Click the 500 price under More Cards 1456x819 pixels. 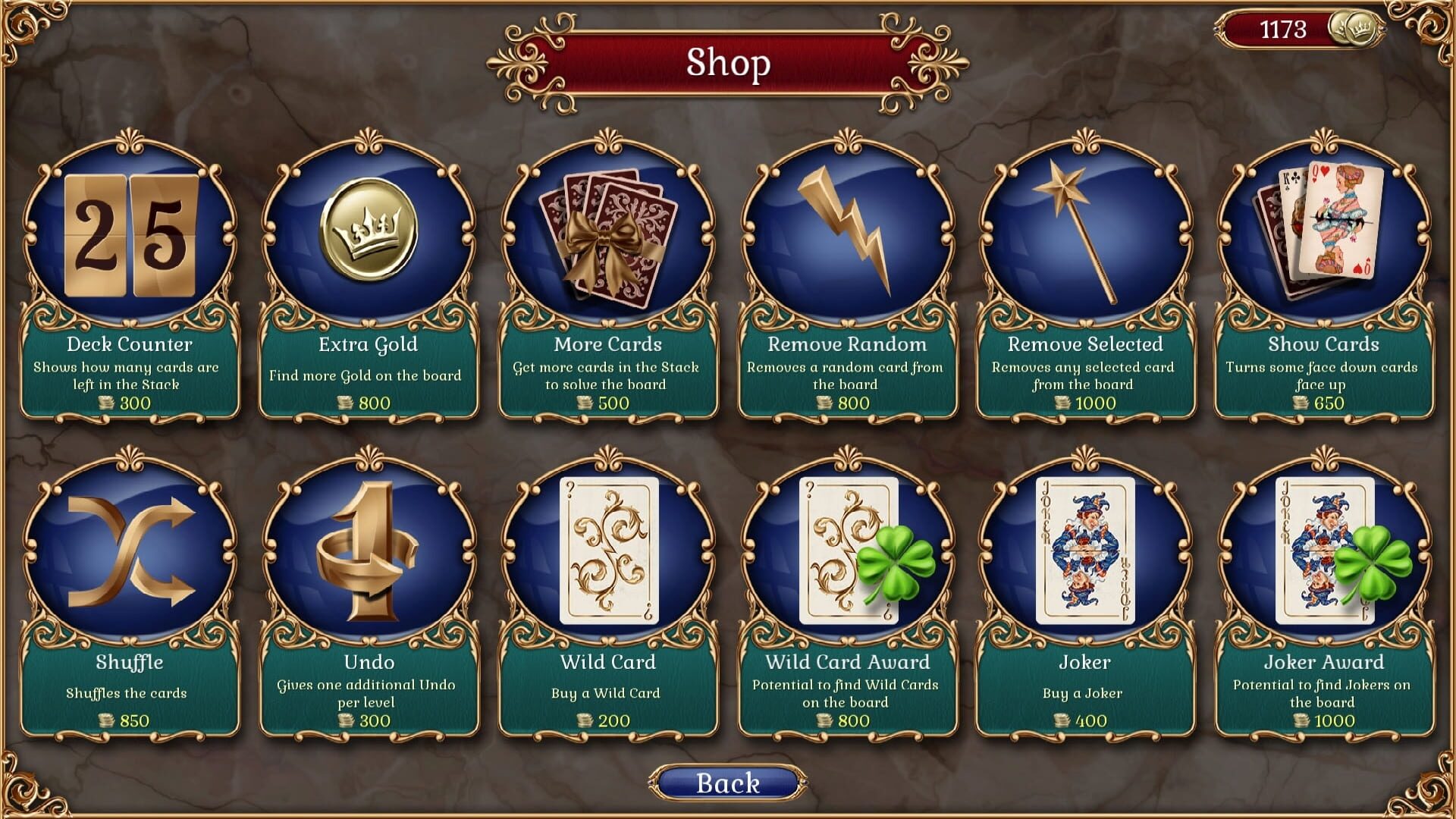pyautogui.click(x=614, y=403)
